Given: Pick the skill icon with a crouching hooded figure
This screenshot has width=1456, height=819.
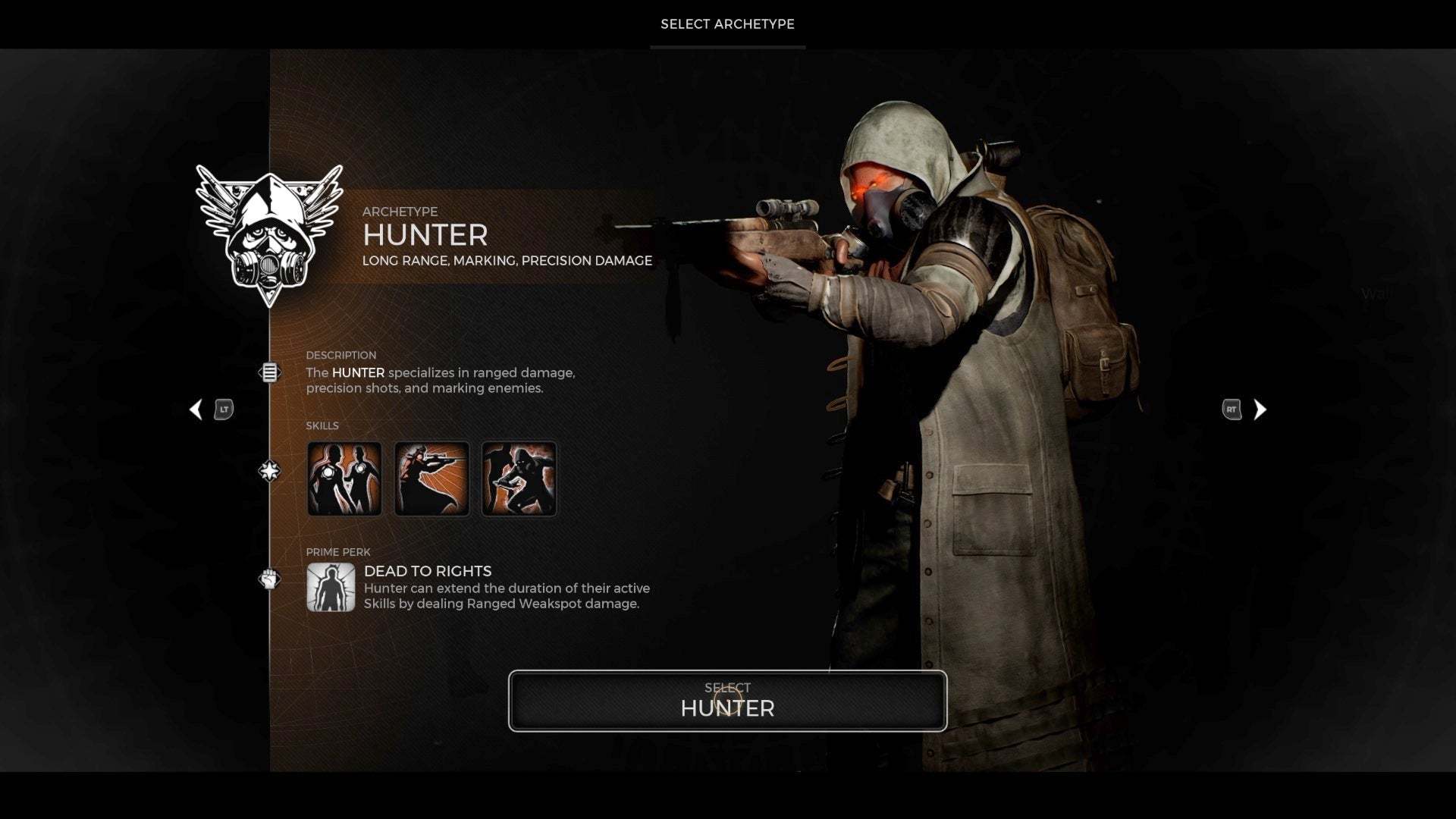Looking at the screenshot, I should click(x=519, y=479).
